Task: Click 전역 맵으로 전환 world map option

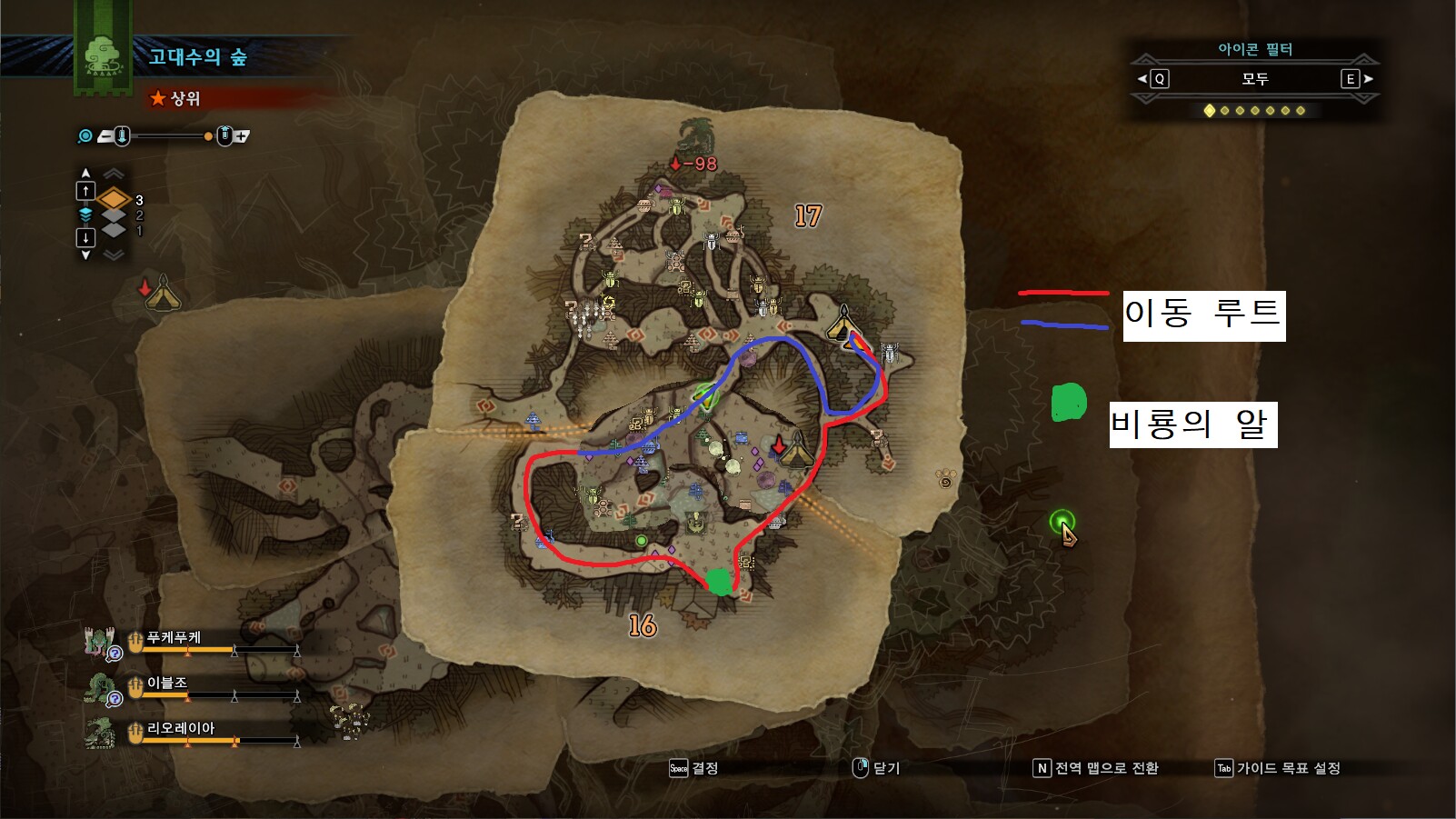Action: point(1096,768)
